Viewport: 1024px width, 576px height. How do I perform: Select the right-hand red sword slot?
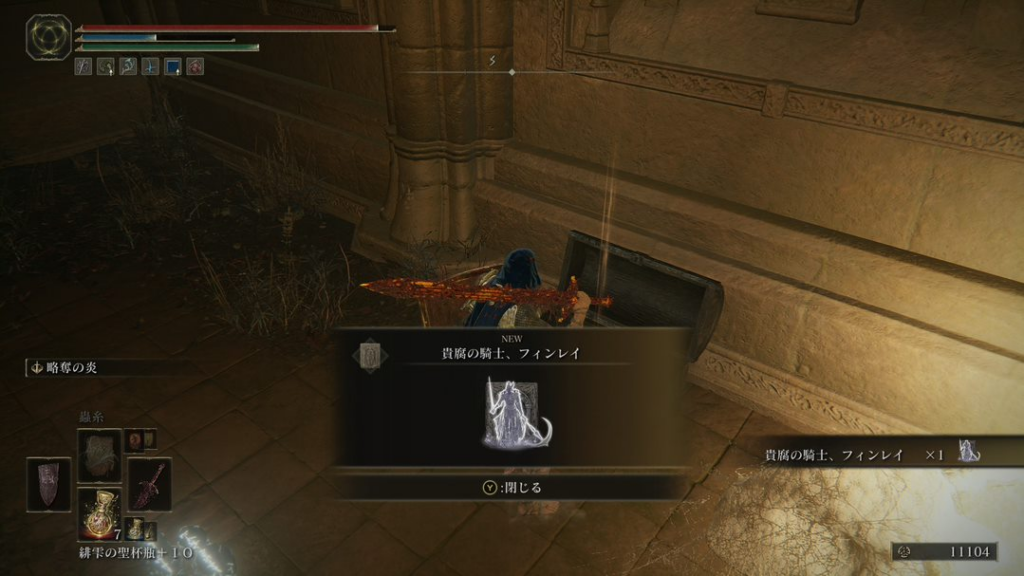(148, 484)
